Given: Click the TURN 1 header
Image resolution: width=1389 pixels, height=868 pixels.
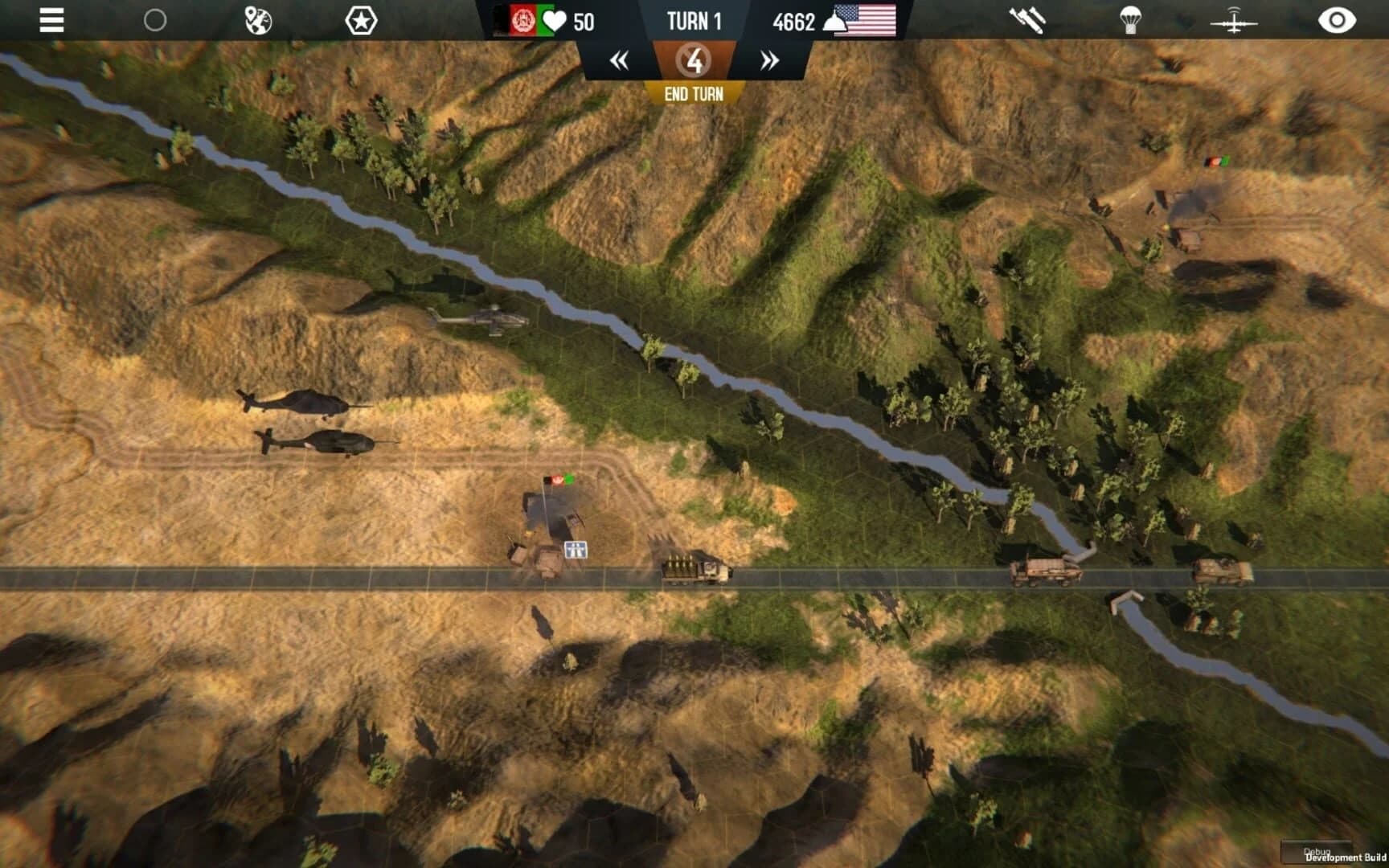Looking at the screenshot, I should click(693, 21).
